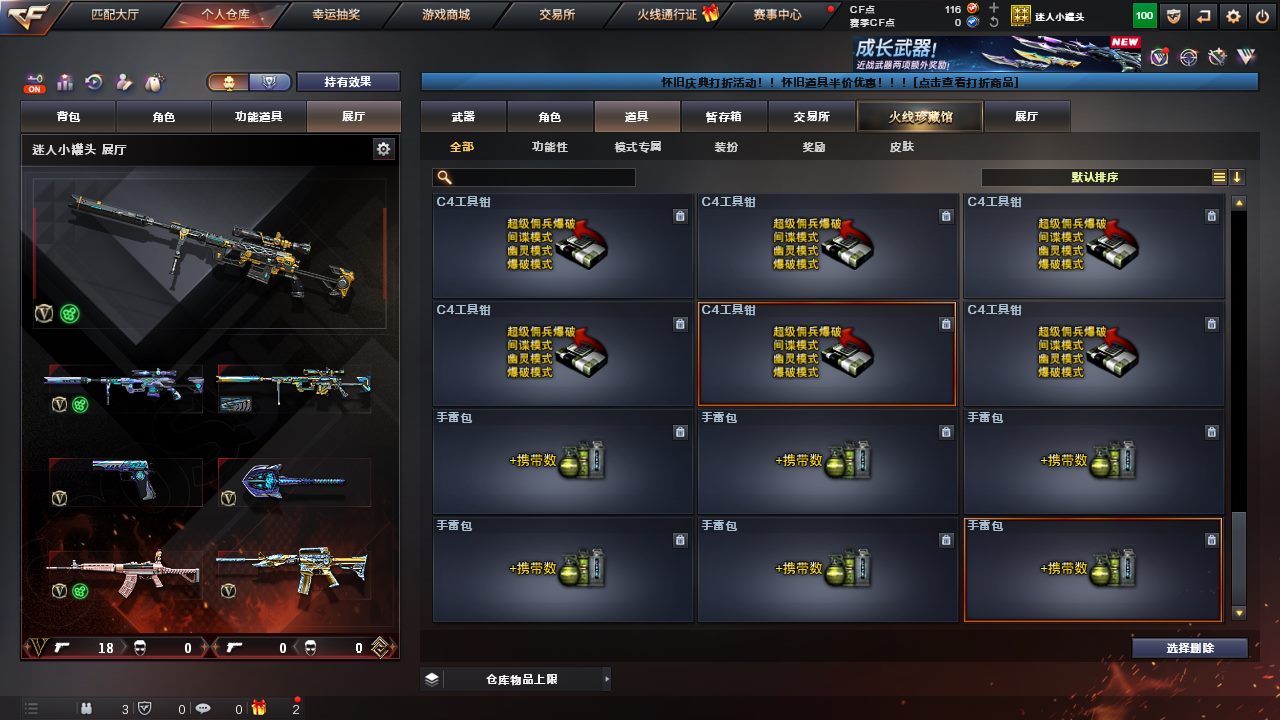Open the 火线珍藏馆 collection tab

click(920, 117)
